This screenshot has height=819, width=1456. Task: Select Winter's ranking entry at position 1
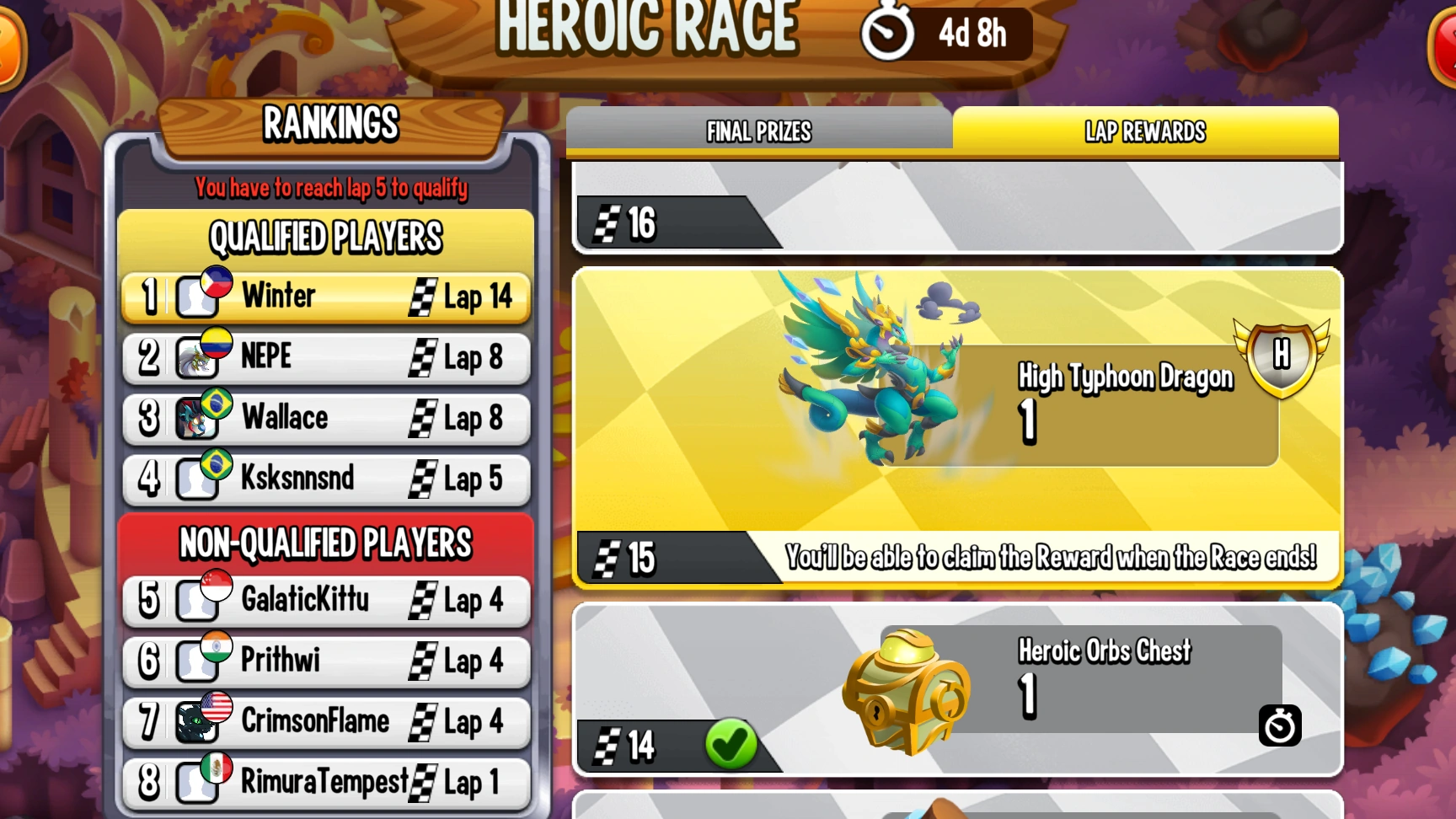point(326,296)
